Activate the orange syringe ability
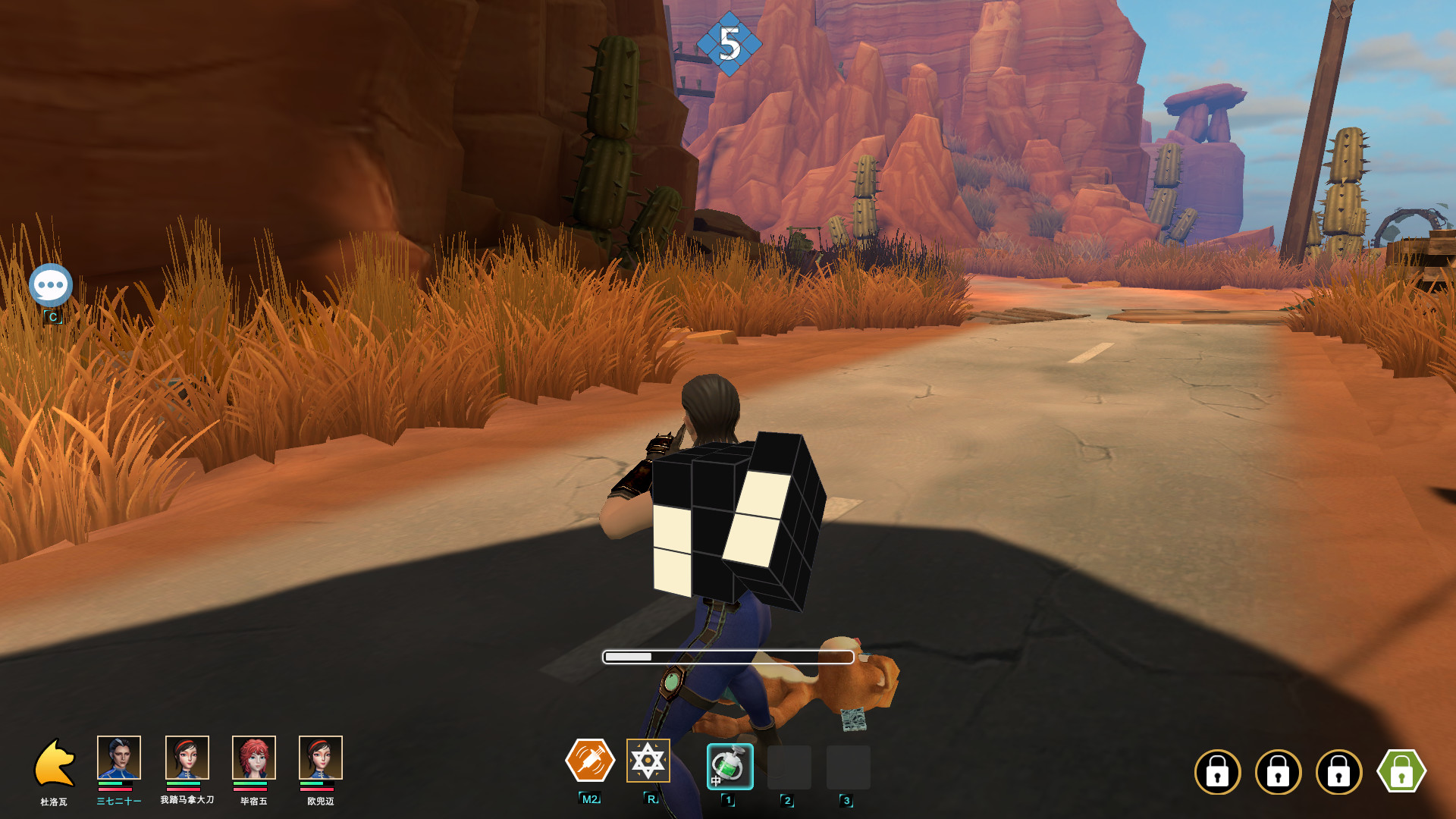Screen dimensions: 1456x819 (x=590, y=761)
